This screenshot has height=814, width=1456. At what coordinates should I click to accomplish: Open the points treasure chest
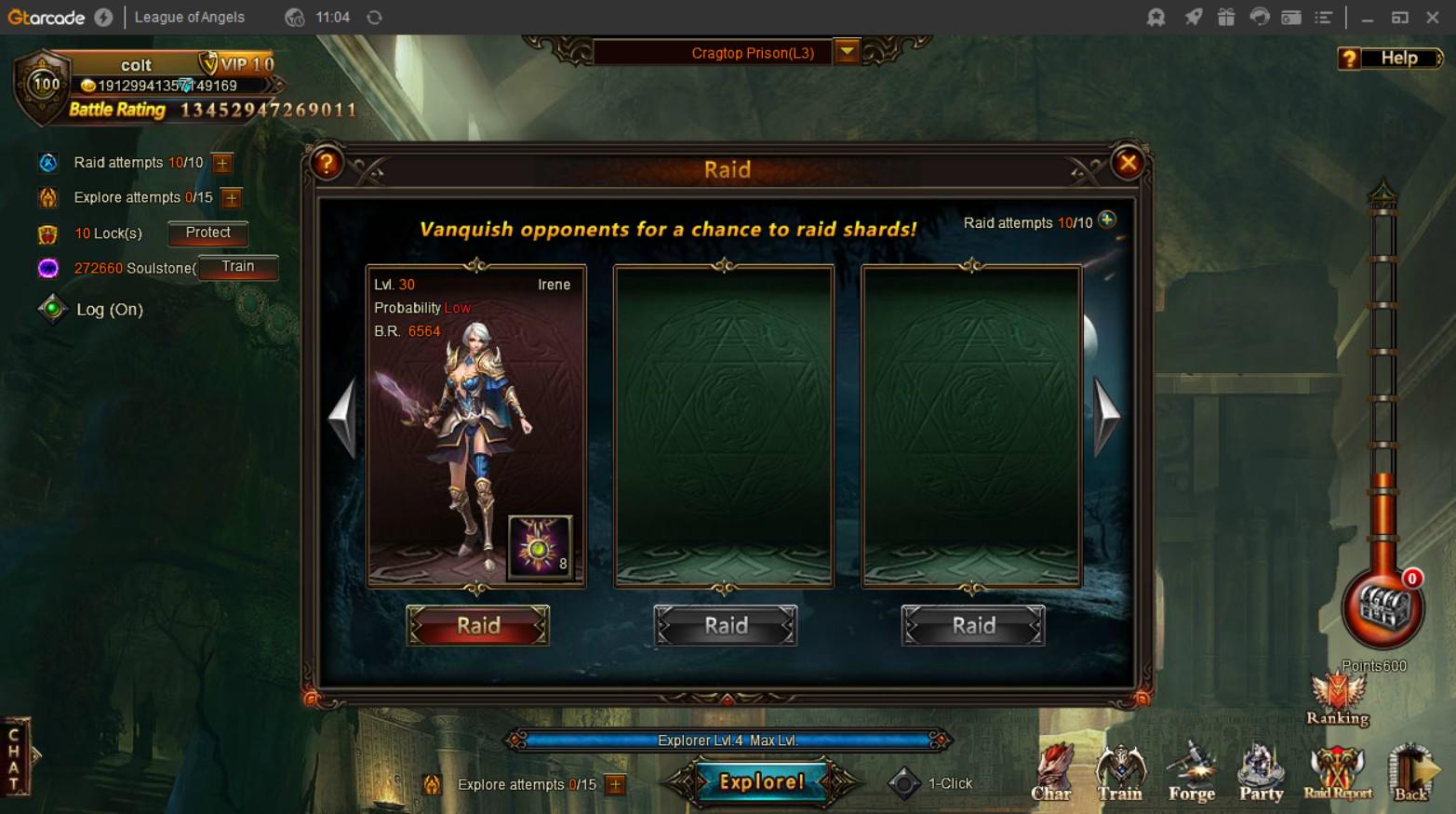1382,608
